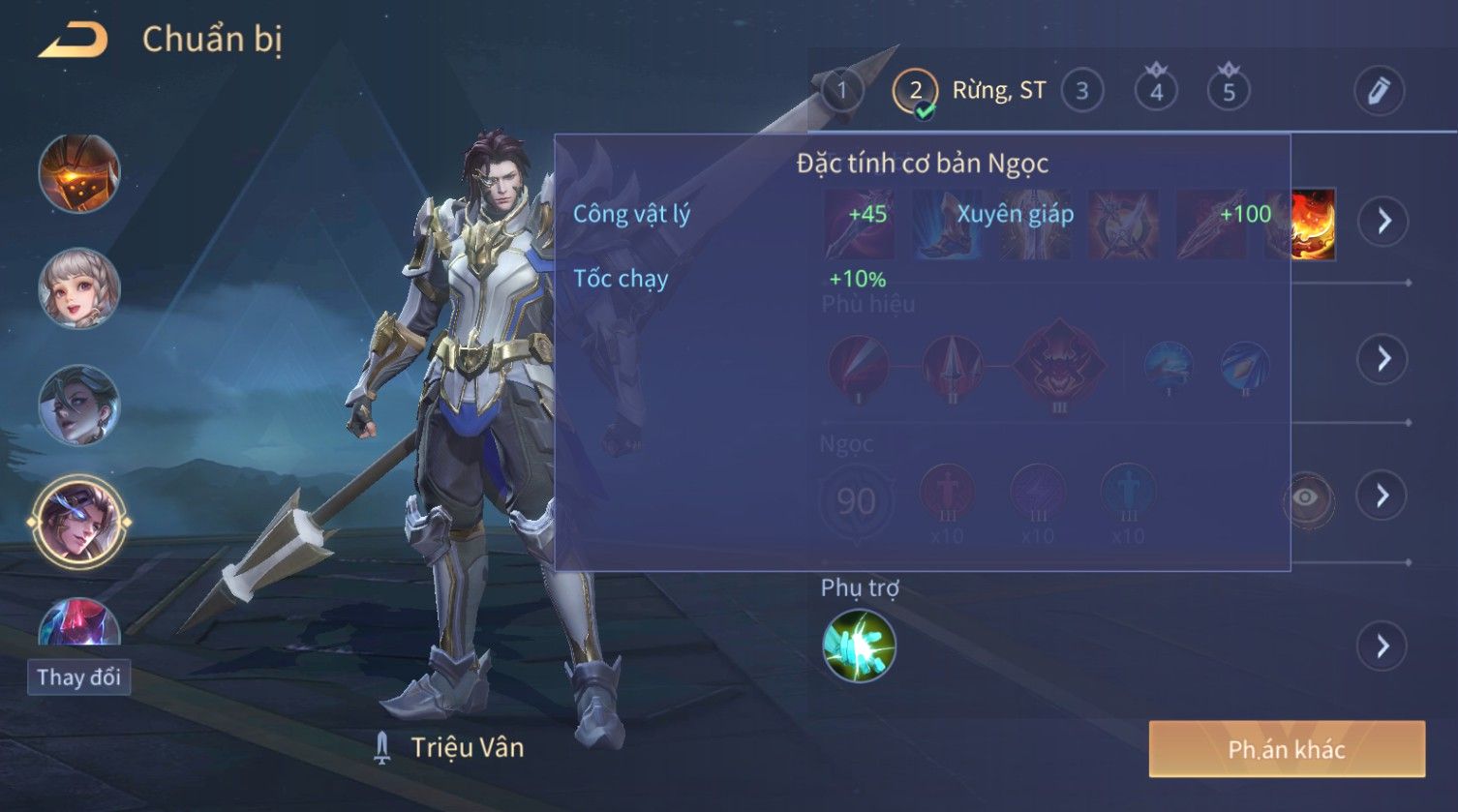Screen dimensions: 1458x812
Task: Select locked loadout preset 5
Action: [x=1229, y=92]
